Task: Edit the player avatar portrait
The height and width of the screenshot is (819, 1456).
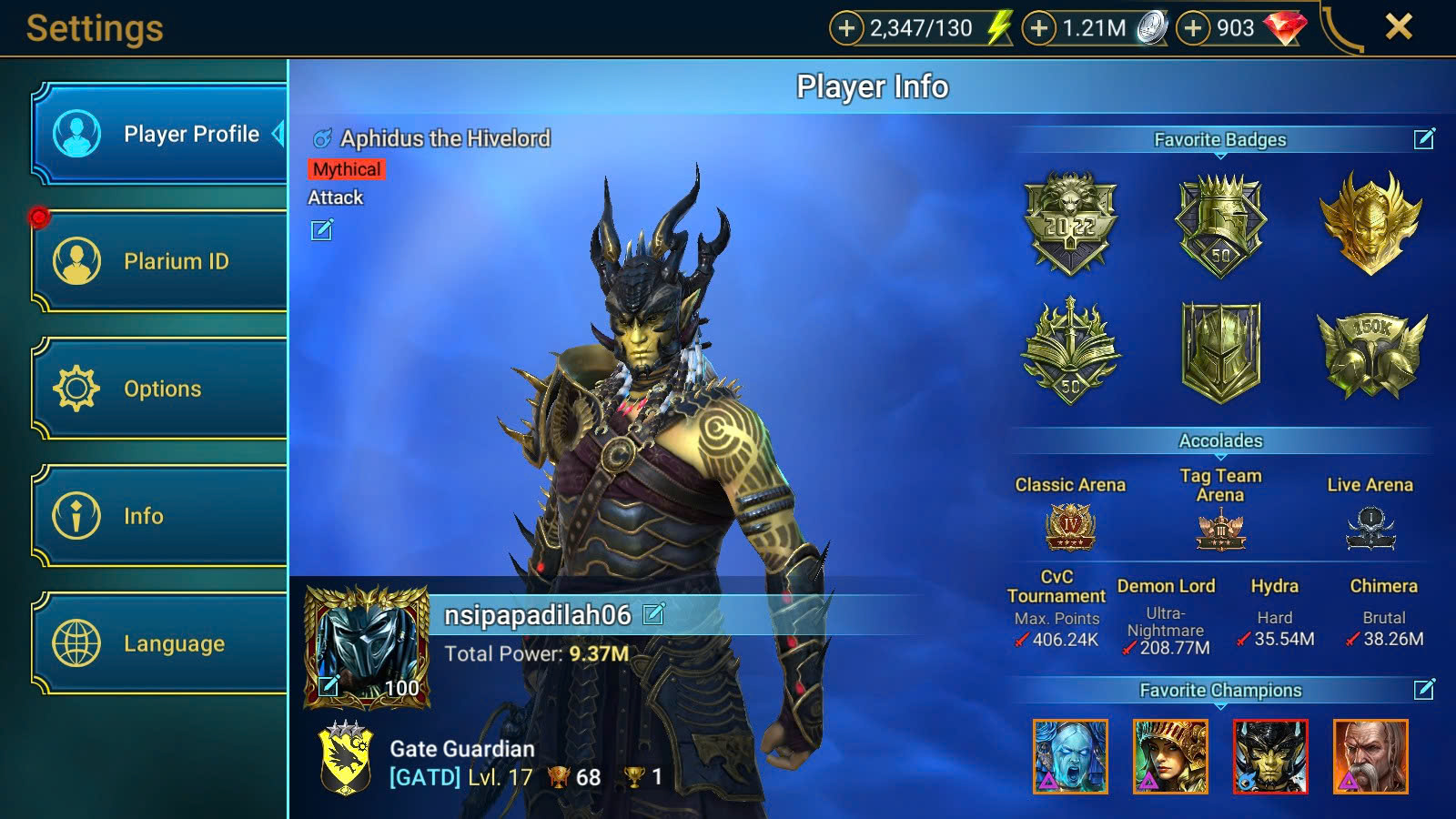Action: pyautogui.click(x=329, y=685)
